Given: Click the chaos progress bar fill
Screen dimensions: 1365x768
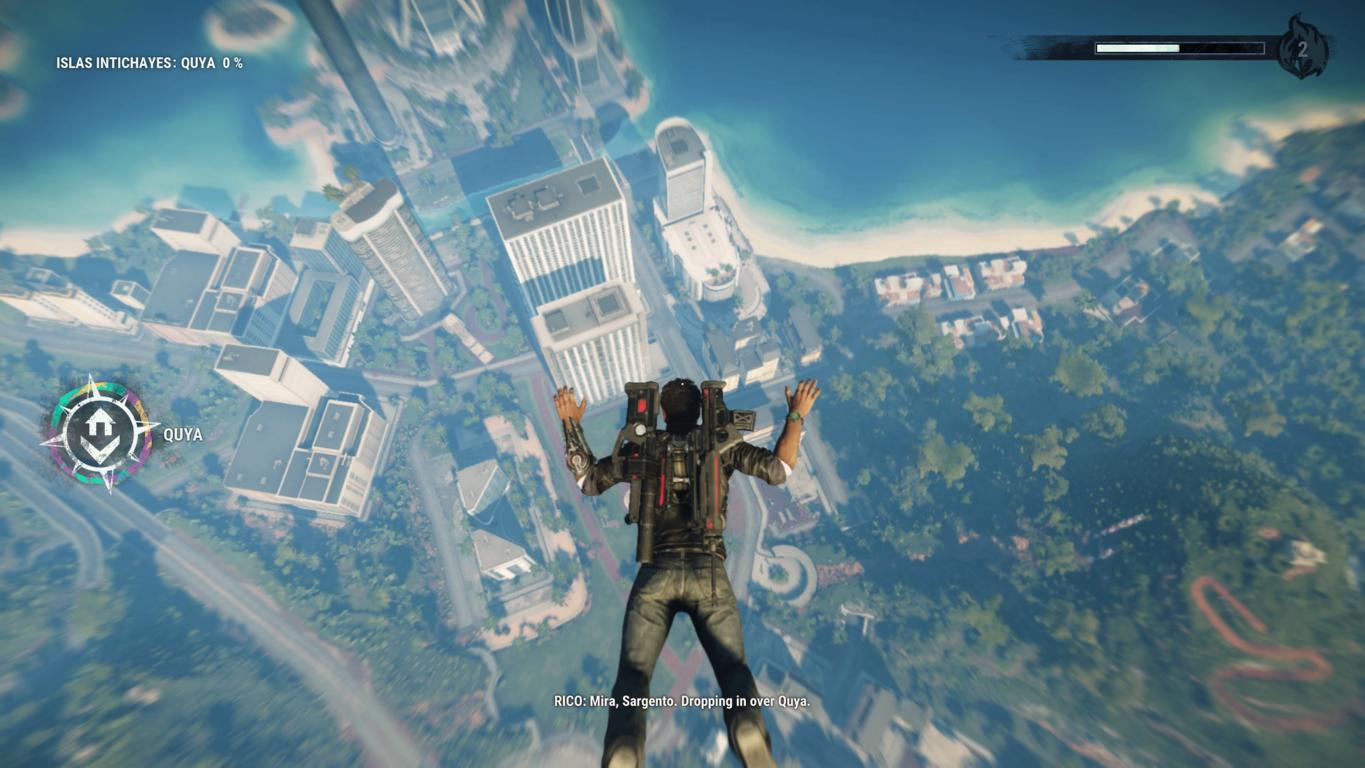Looking at the screenshot, I should 1136,47.
